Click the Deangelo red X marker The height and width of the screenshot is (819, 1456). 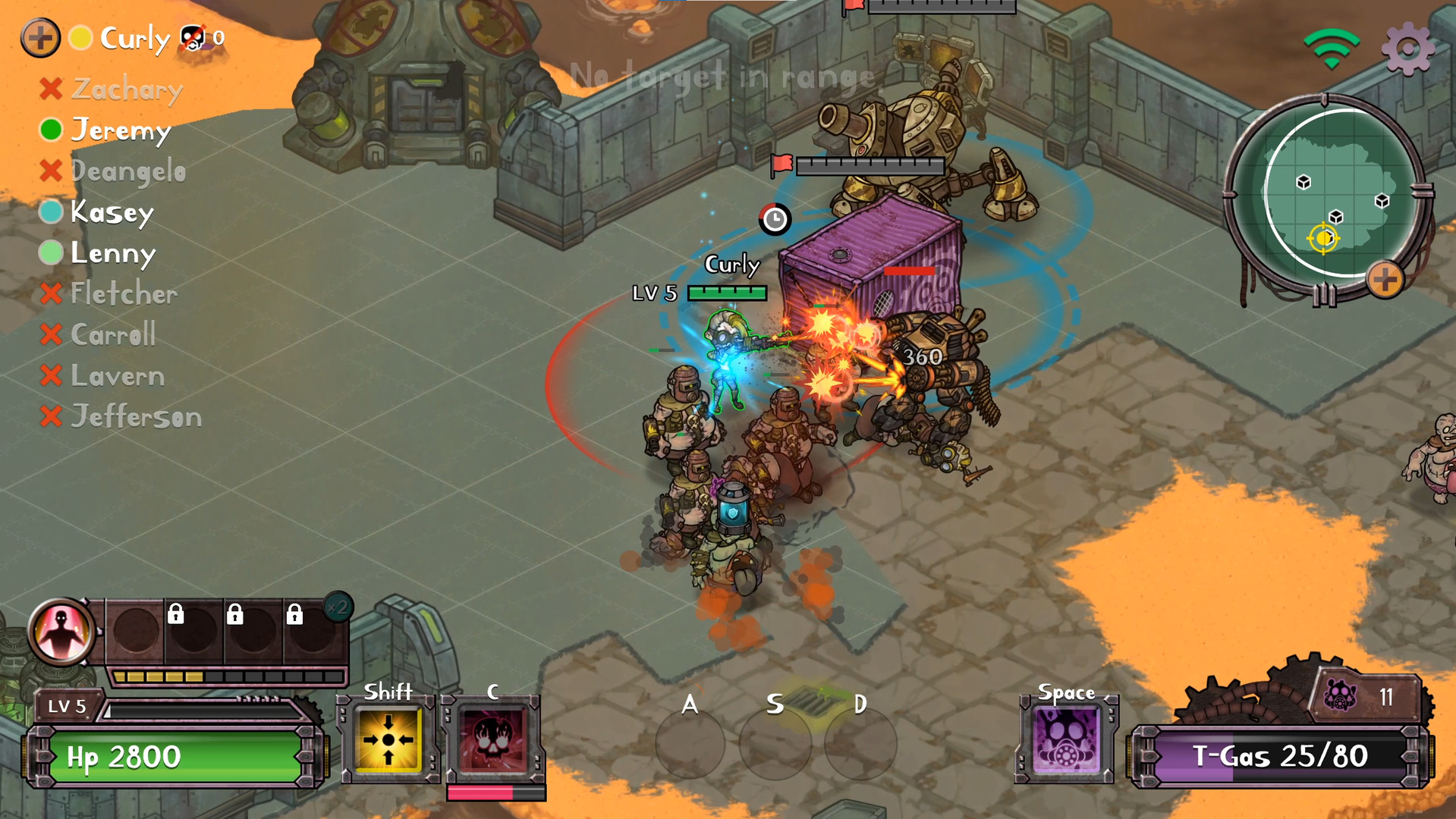click(50, 171)
